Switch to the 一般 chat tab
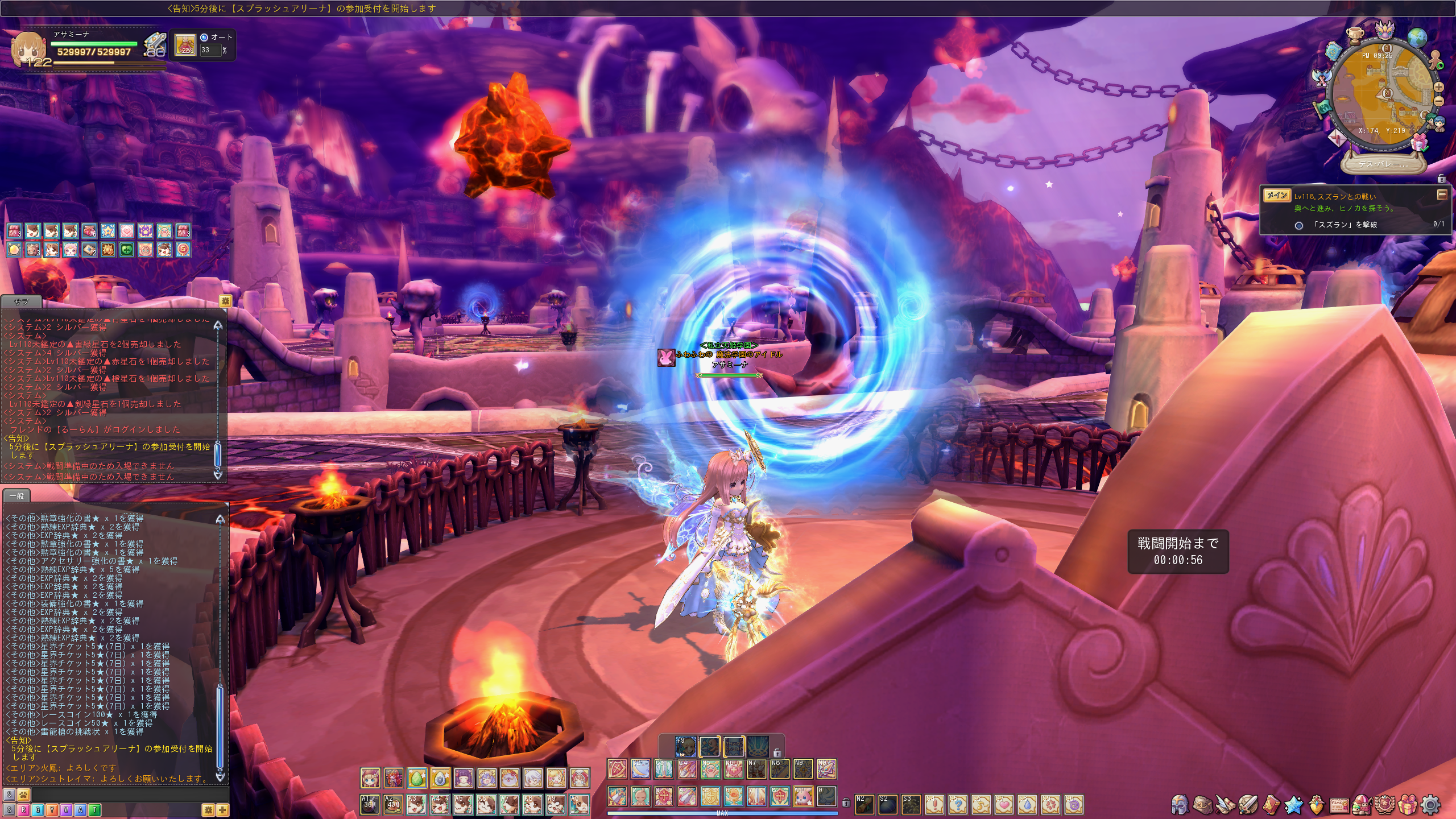1456x819 pixels. 16,496
